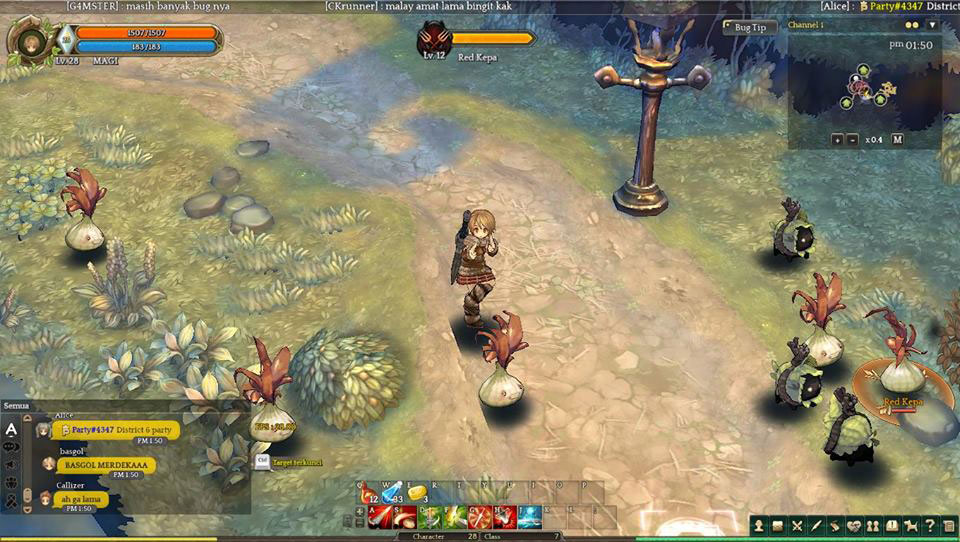Open the friends heart icon

[x=853, y=525]
